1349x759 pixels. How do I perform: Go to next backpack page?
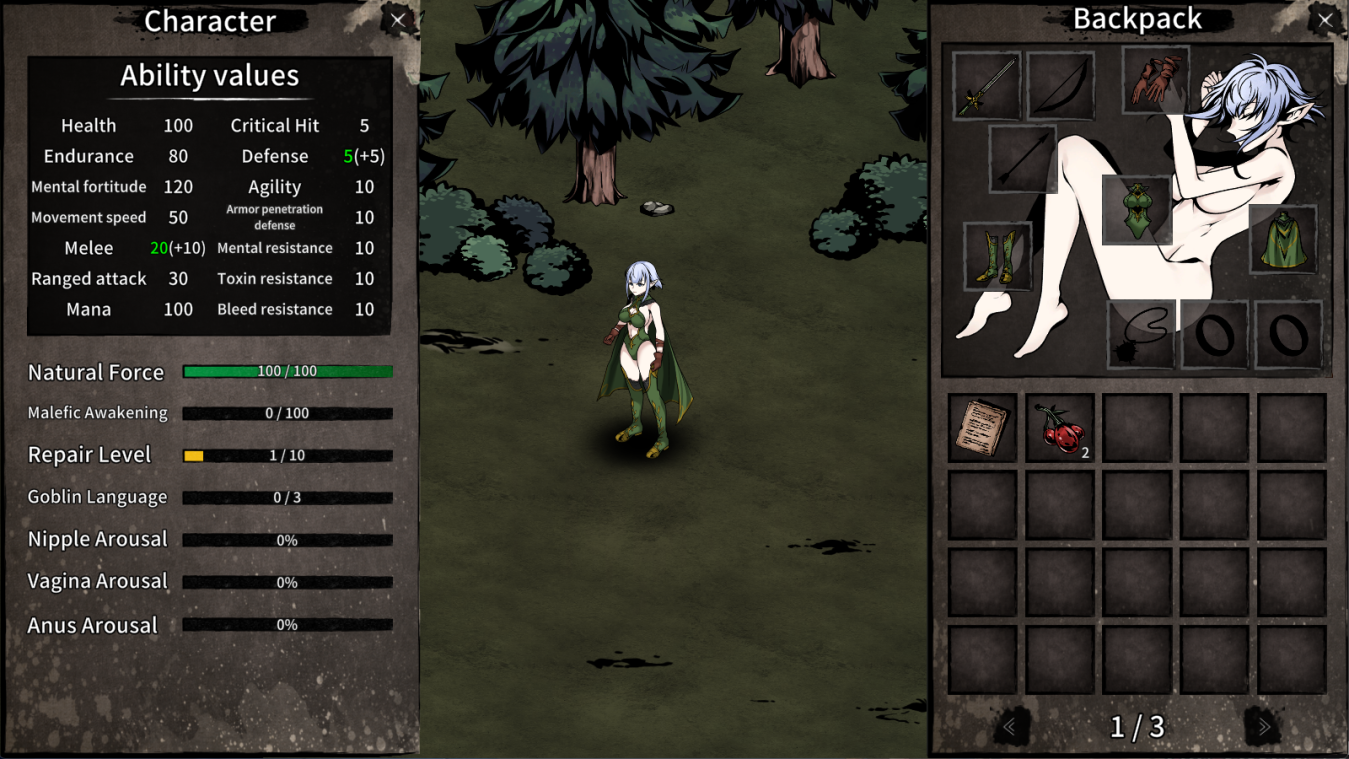click(1264, 727)
